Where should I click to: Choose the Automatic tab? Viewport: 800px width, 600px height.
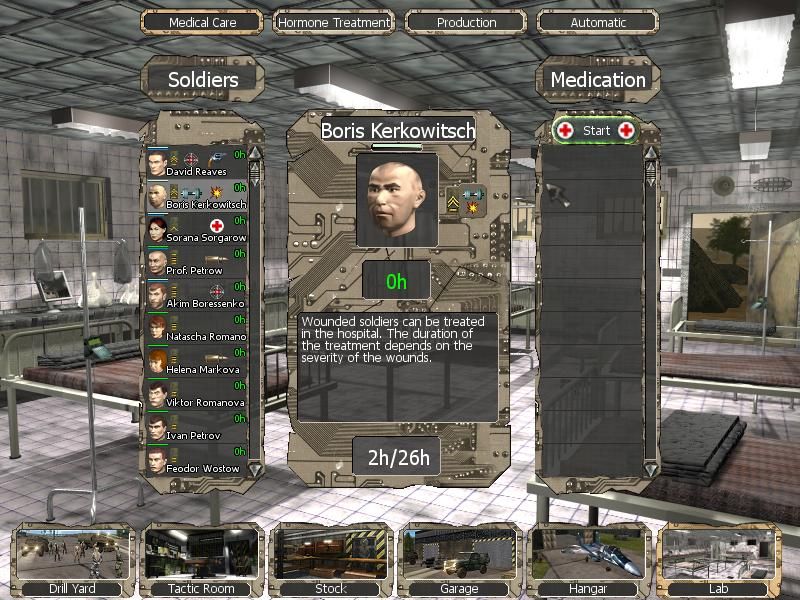(598, 22)
